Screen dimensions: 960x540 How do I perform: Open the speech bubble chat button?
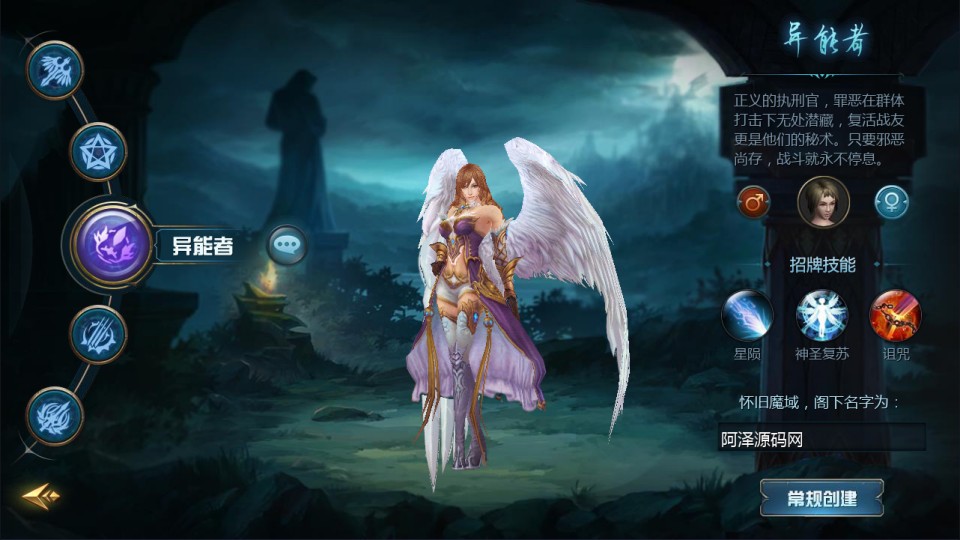pyautogui.click(x=288, y=245)
